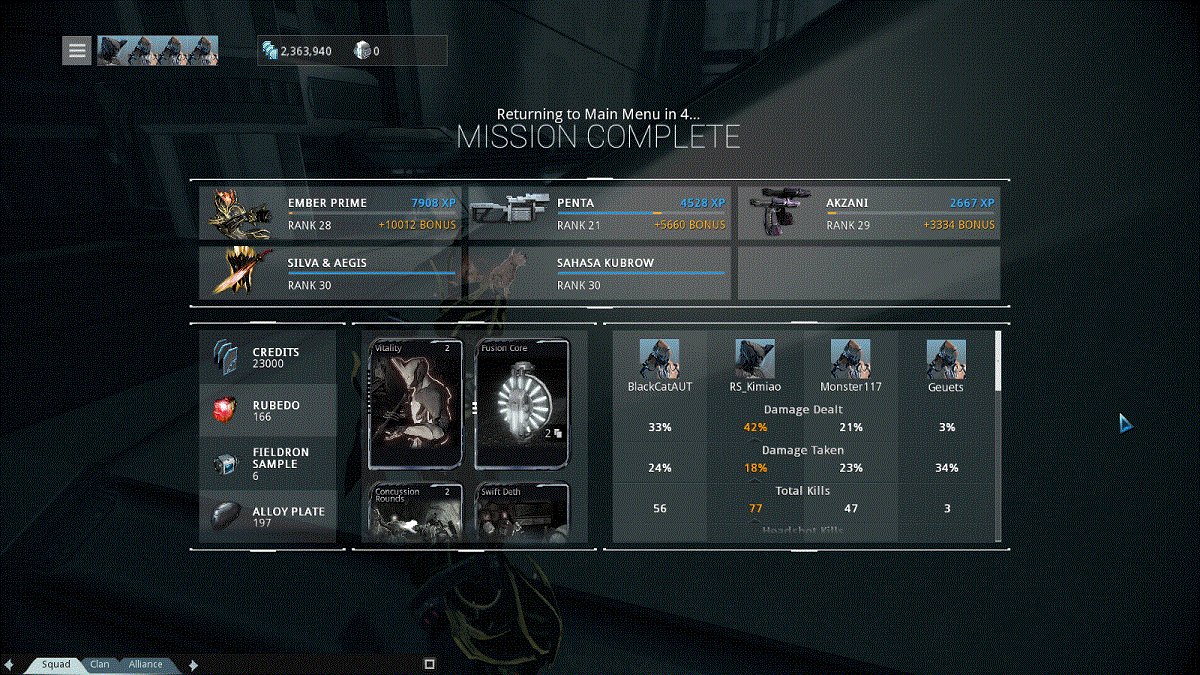Image resolution: width=1200 pixels, height=675 pixels.
Task: Click the Fusion Core reward card
Action: pos(522,404)
